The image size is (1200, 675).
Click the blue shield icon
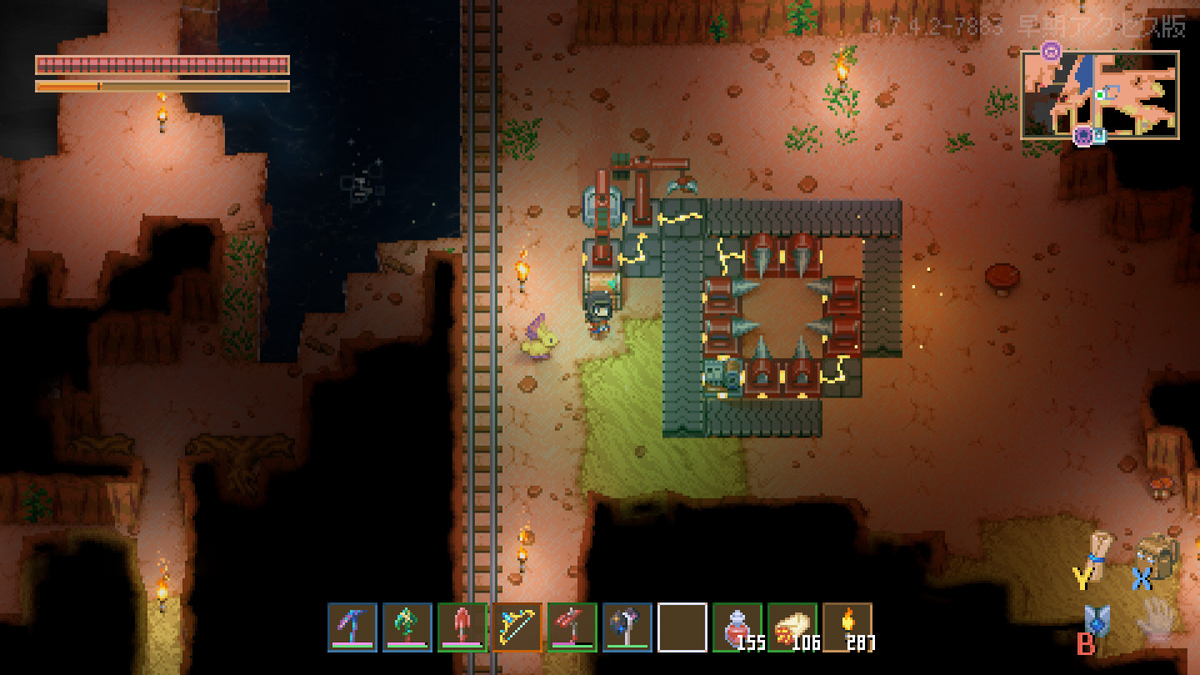(1098, 622)
